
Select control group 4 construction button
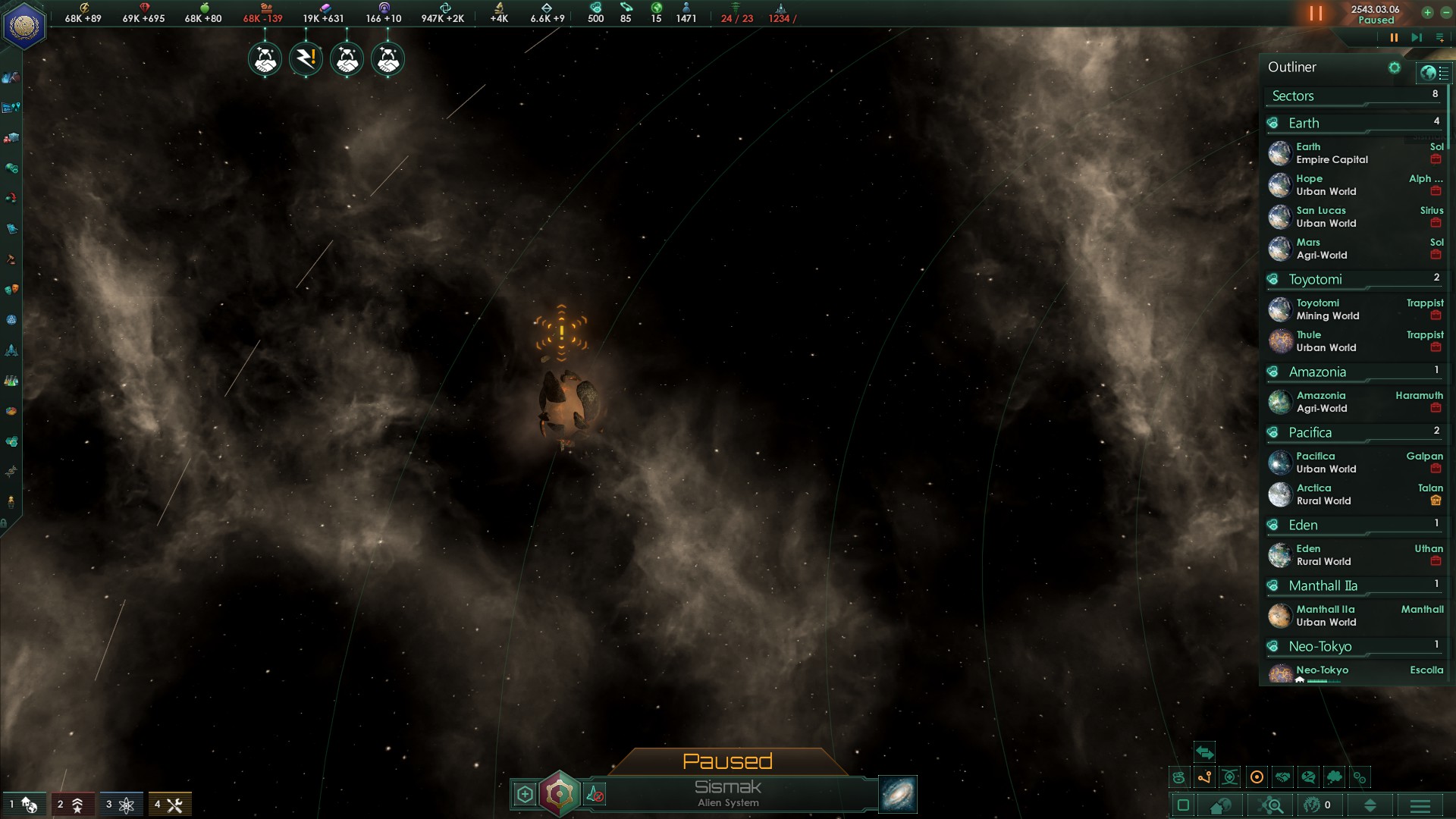click(169, 805)
